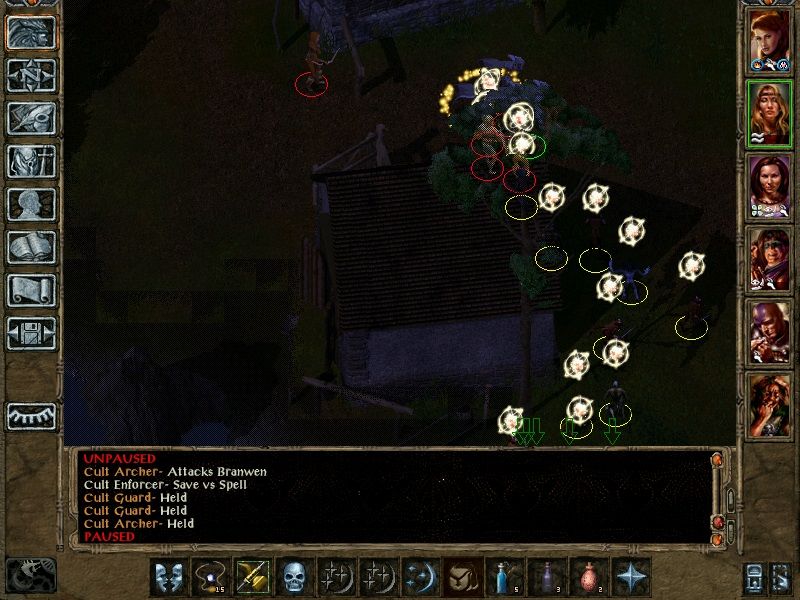Activate the skull Turn Undead button
The image size is (800, 600).
coord(294,577)
